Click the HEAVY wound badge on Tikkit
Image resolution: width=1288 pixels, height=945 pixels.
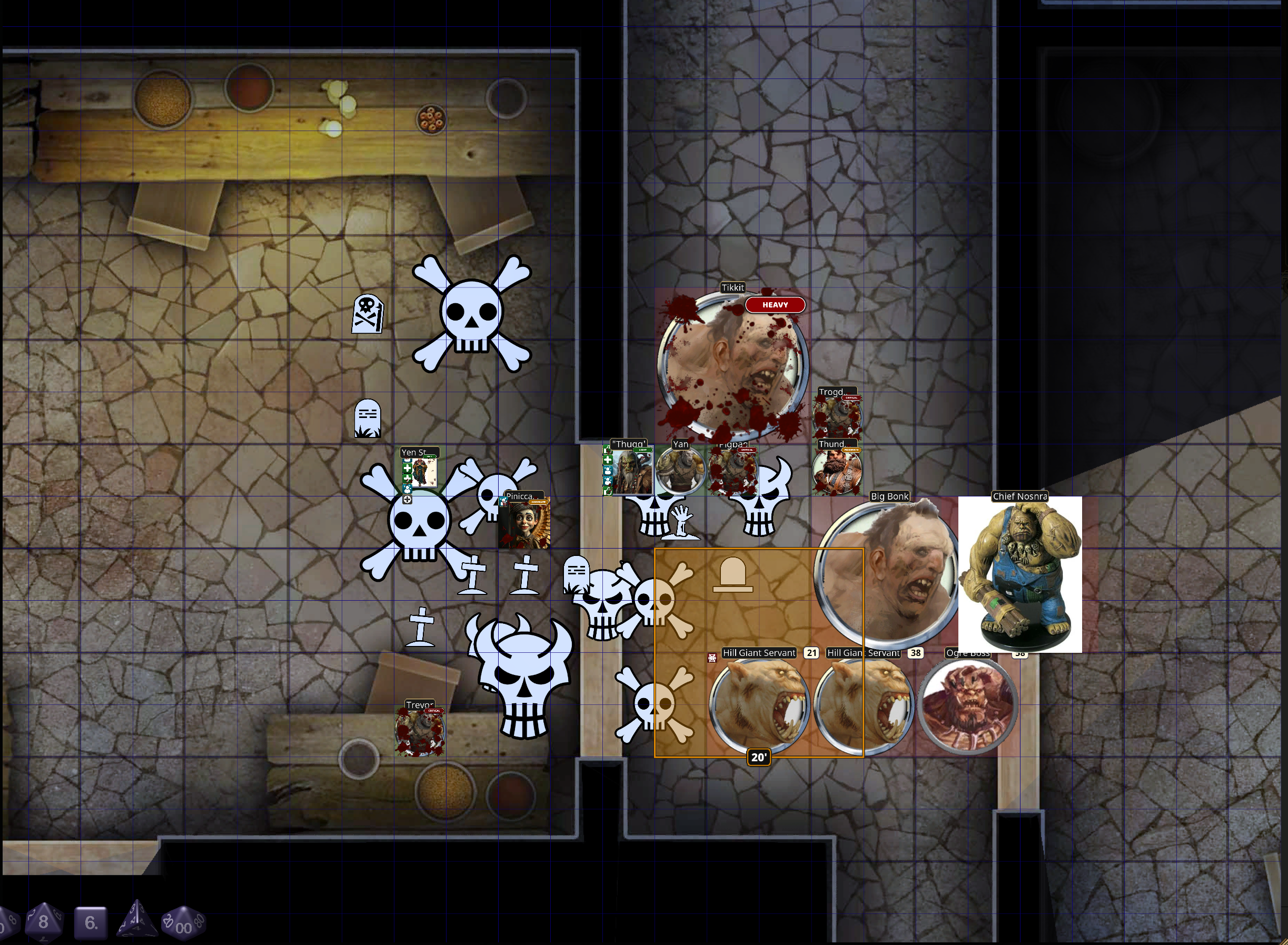tap(775, 305)
